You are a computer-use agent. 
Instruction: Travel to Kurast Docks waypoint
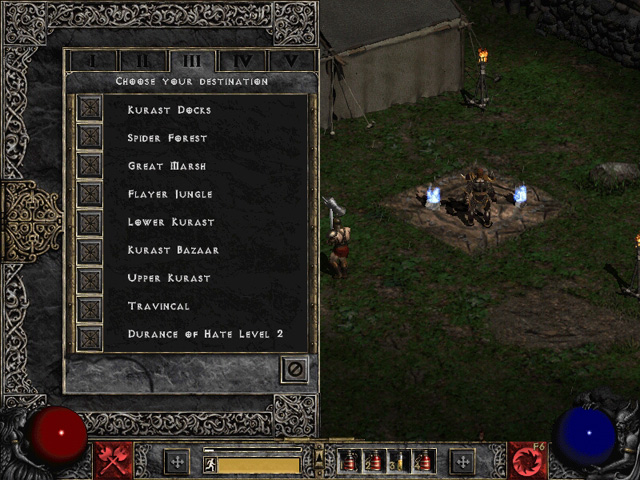point(91,109)
